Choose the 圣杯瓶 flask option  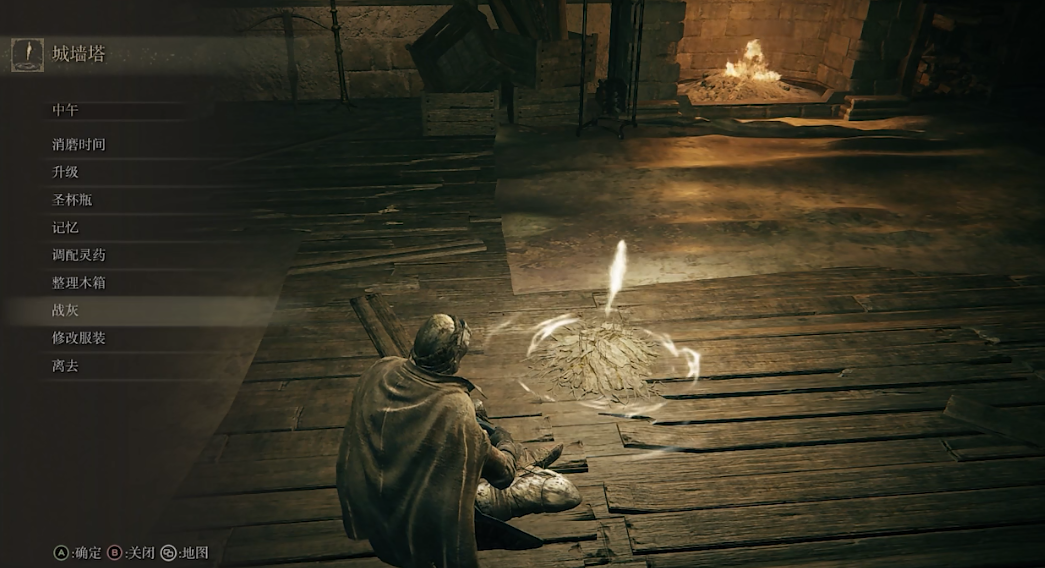tap(72, 200)
